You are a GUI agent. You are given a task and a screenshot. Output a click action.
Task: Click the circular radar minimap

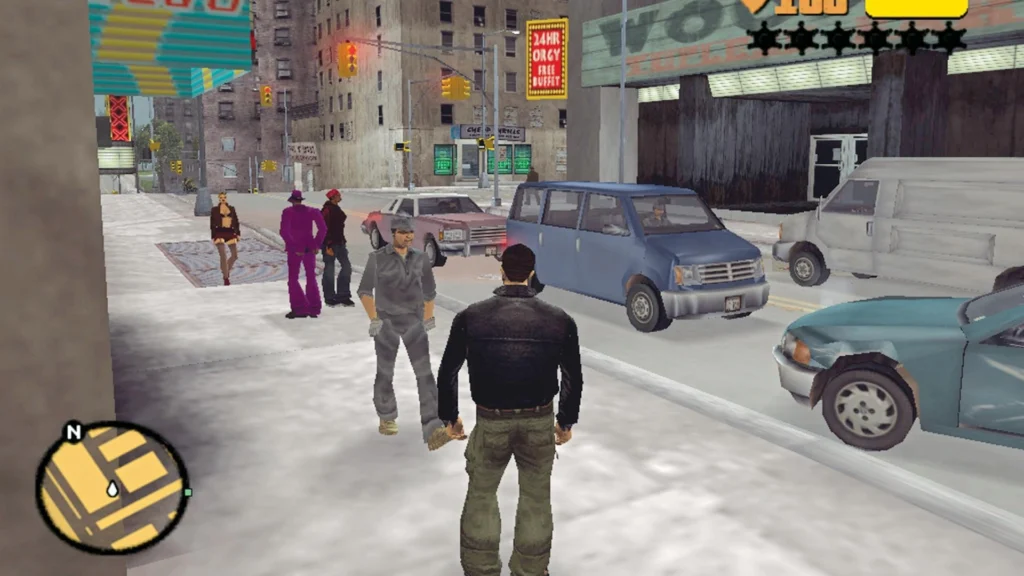point(112,487)
